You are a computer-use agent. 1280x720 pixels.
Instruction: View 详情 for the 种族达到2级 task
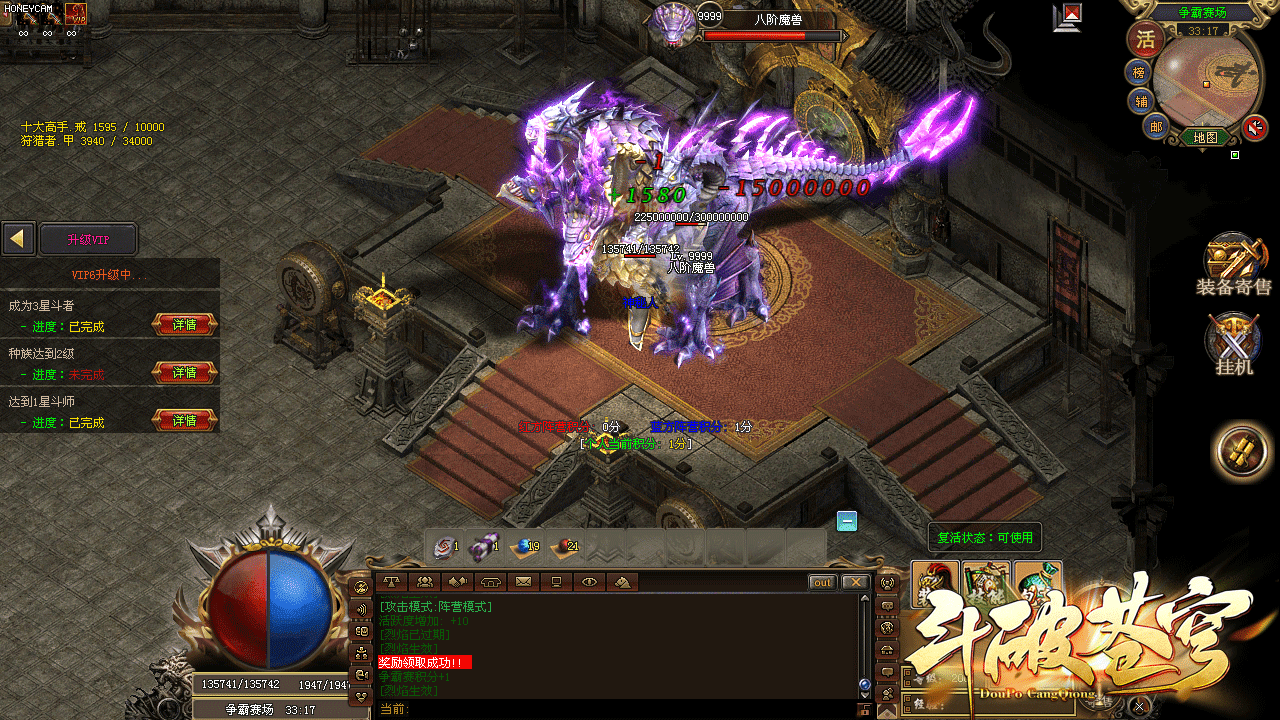(x=185, y=373)
